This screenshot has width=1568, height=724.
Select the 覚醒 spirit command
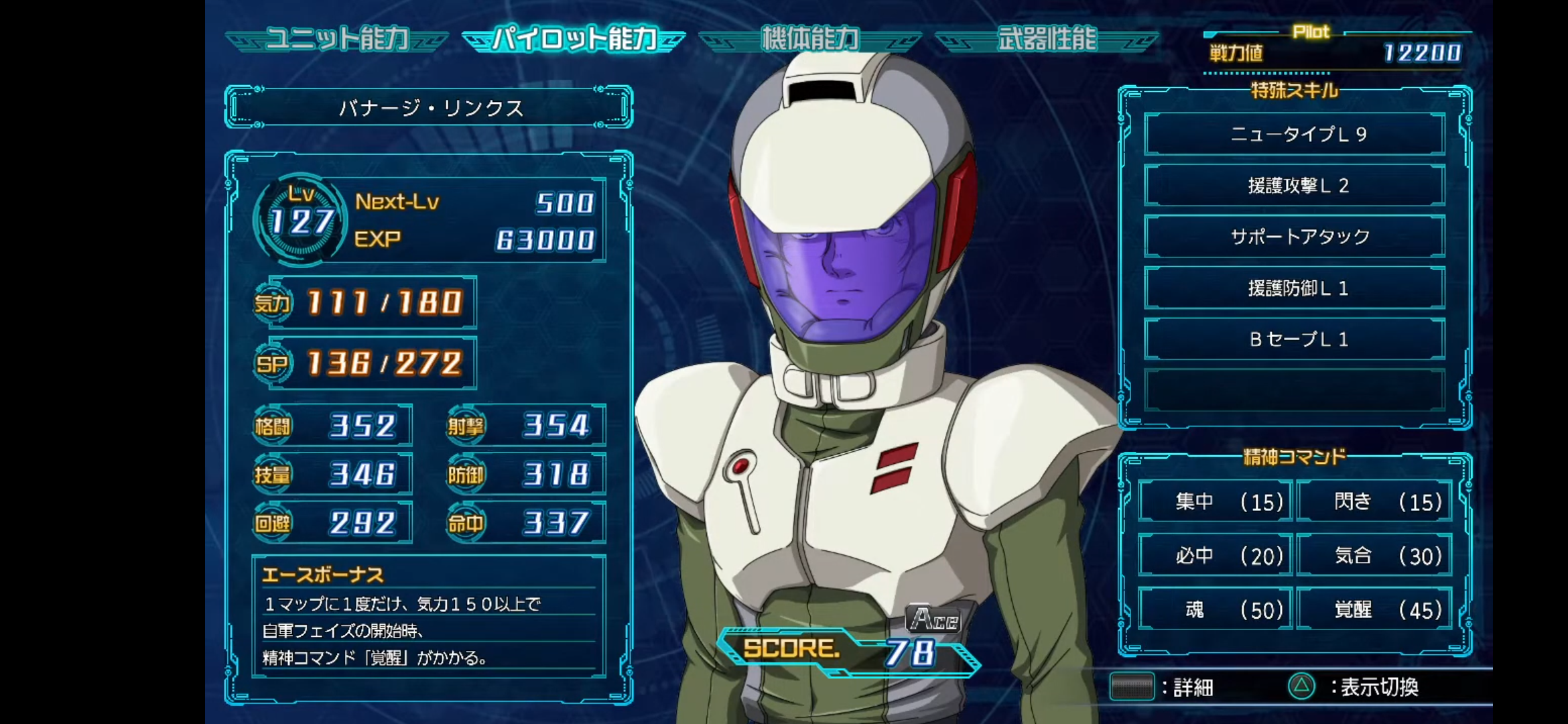(1374, 609)
